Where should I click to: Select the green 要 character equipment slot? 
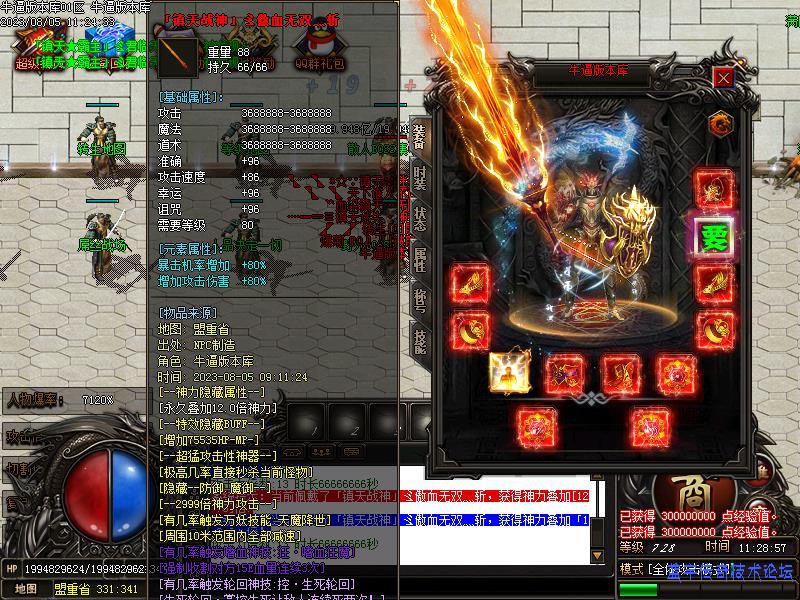[714, 238]
